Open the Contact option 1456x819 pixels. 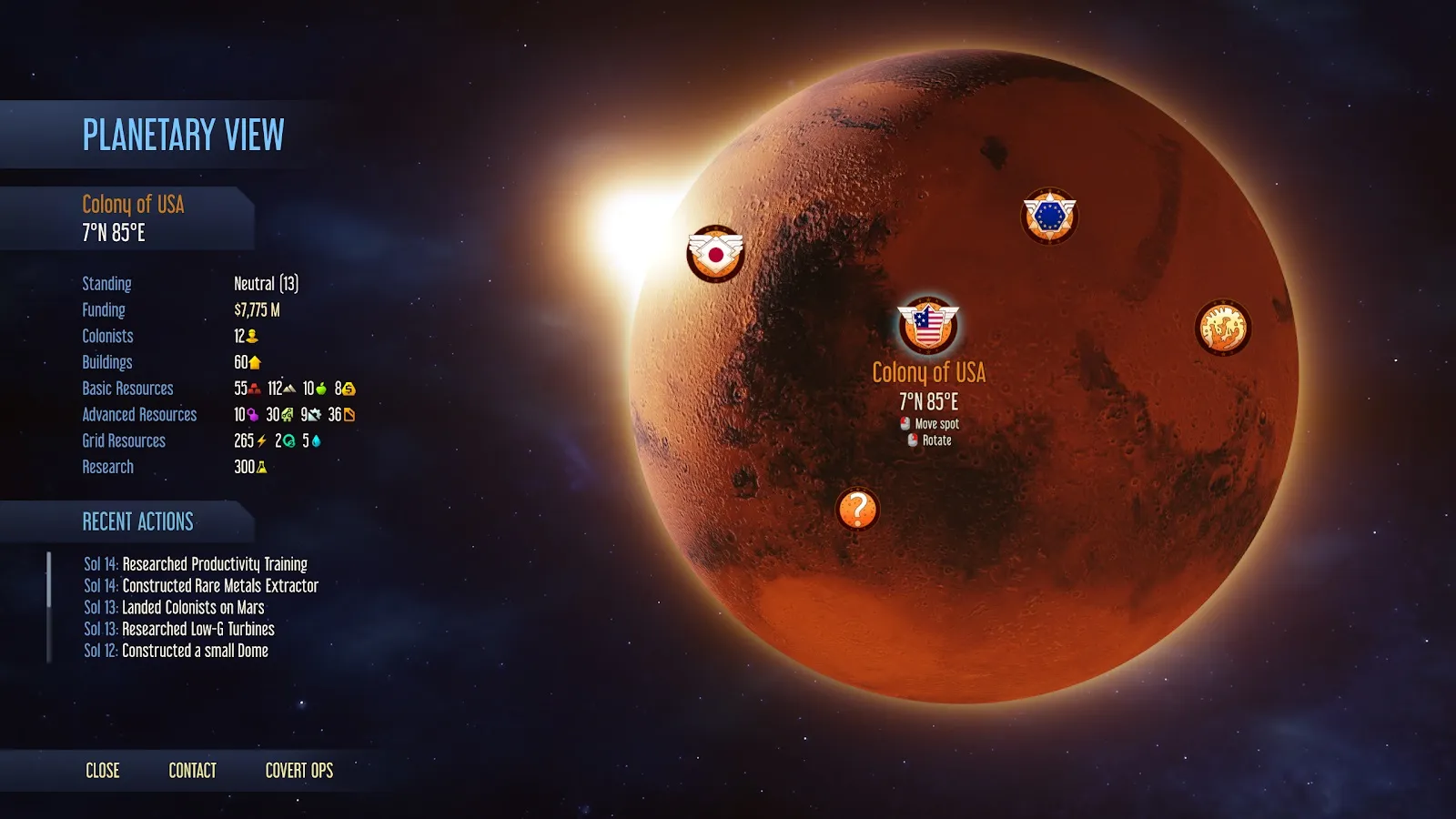[x=192, y=771]
